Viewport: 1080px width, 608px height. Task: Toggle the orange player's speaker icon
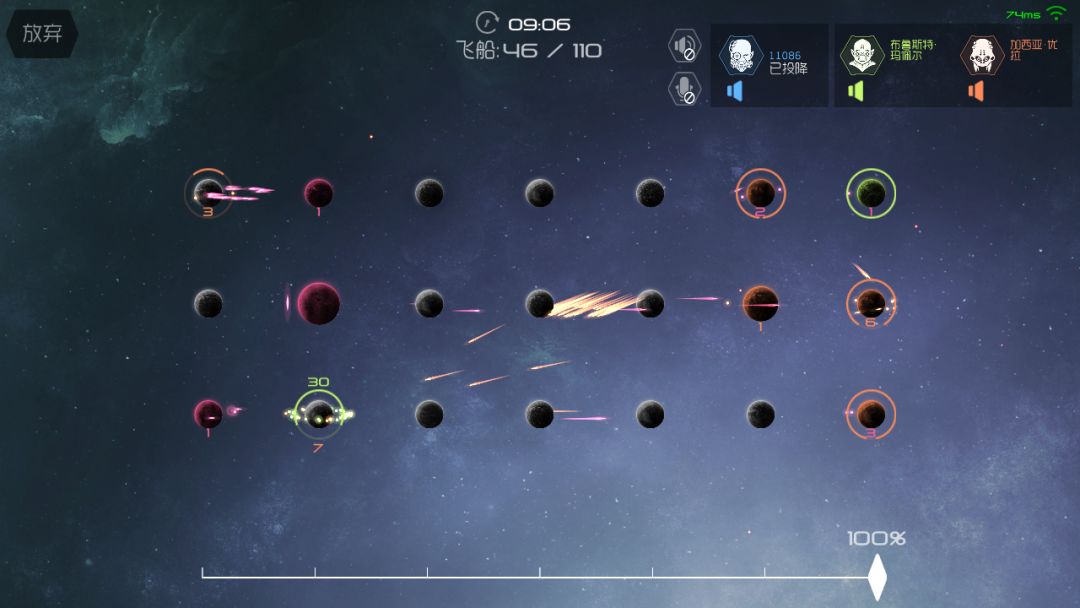(x=976, y=91)
